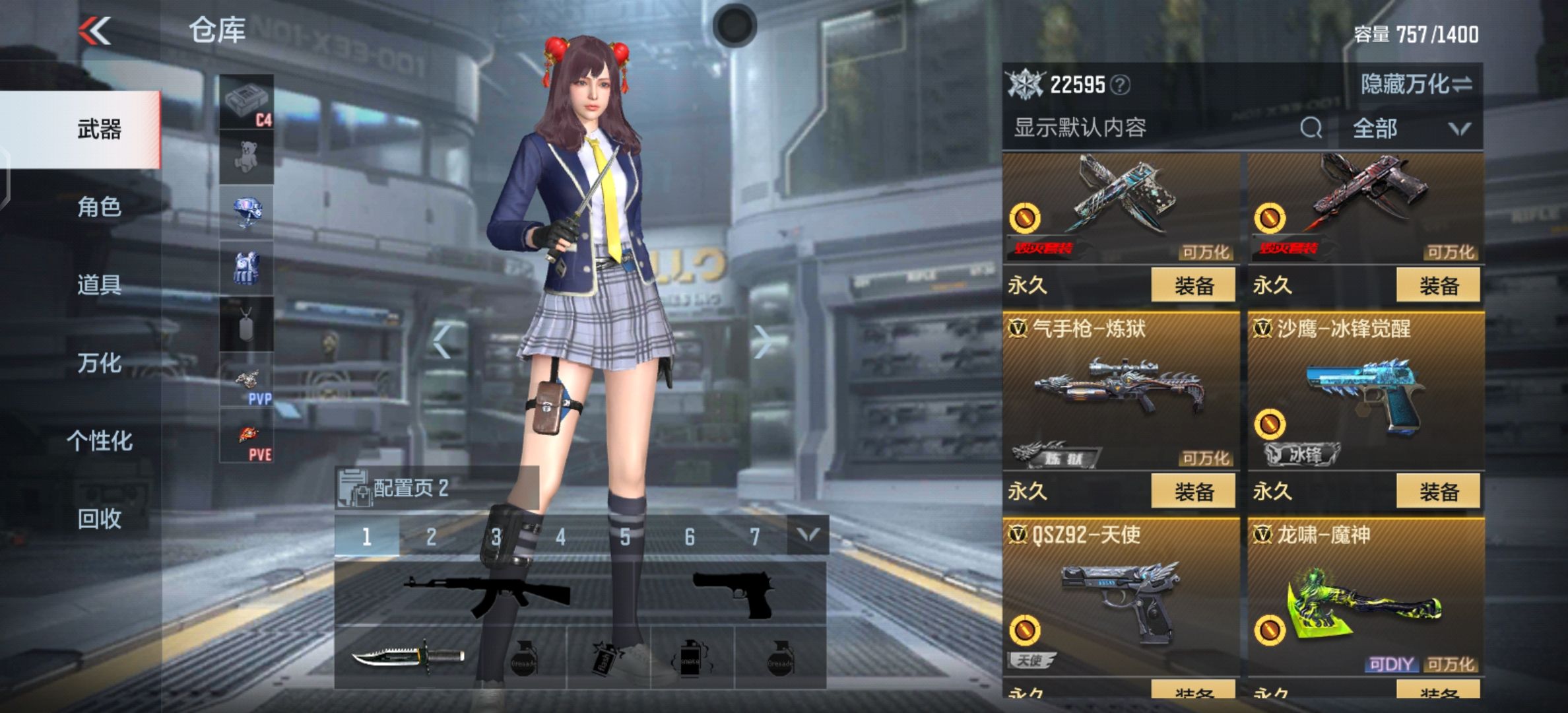1568x713 pixels.
Task: Choose the teddy bear slot
Action: (x=246, y=157)
